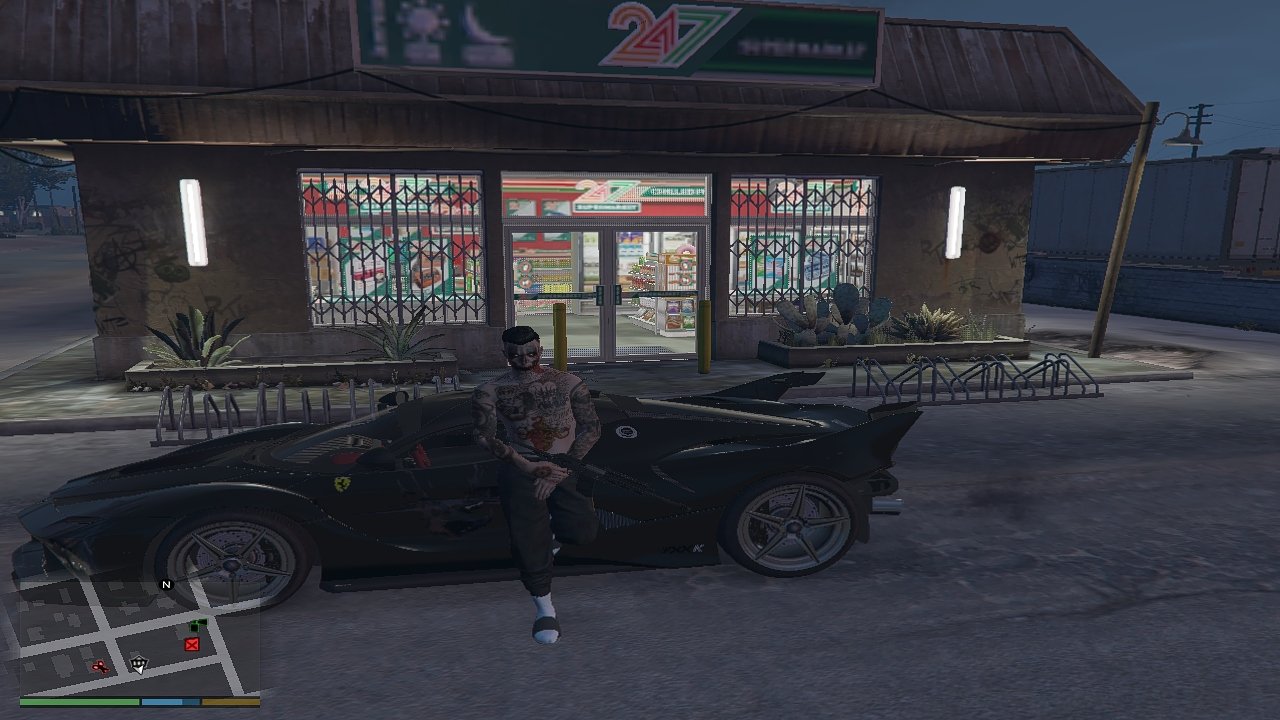
Task: Click the north compass marker on minimap
Action: (166, 585)
